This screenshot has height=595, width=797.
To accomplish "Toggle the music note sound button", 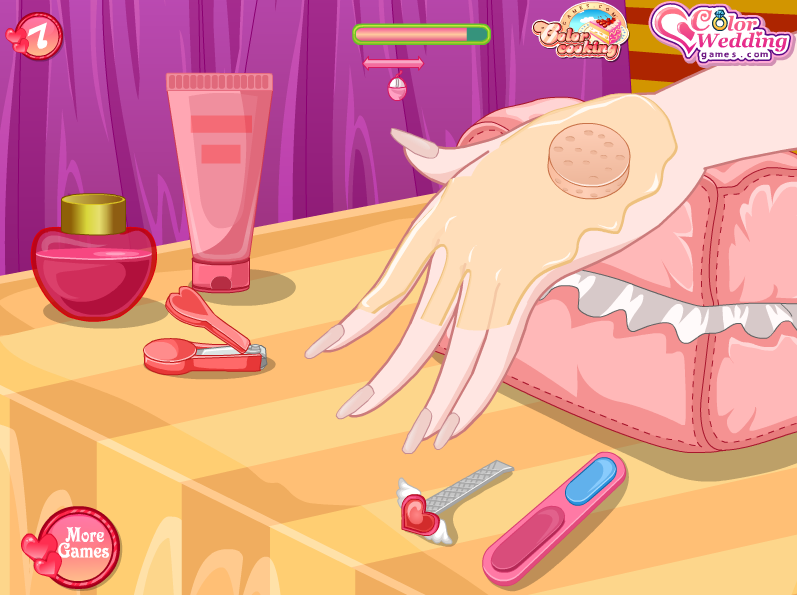I will pyautogui.click(x=36, y=36).
